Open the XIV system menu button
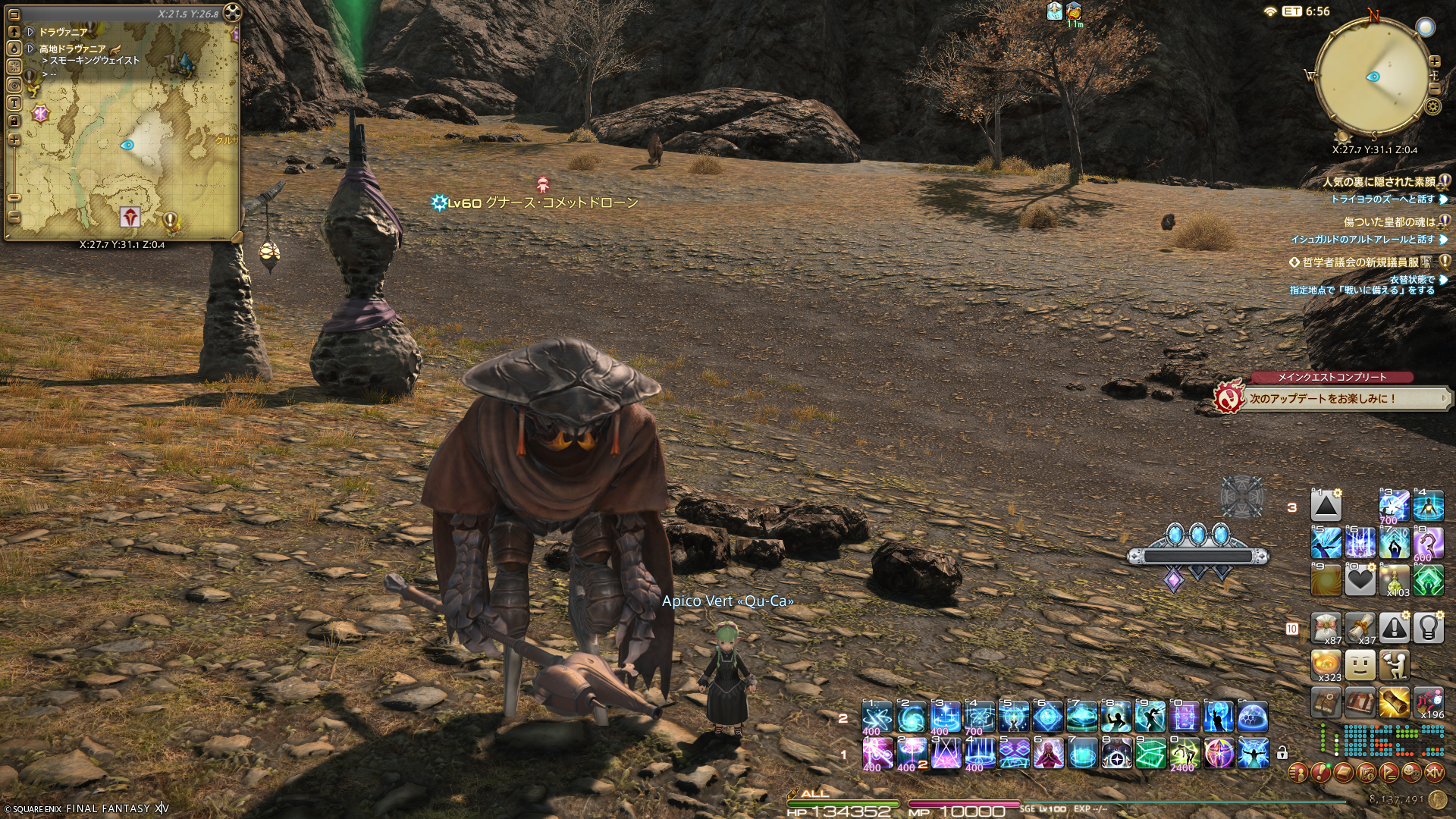 tap(1434, 773)
